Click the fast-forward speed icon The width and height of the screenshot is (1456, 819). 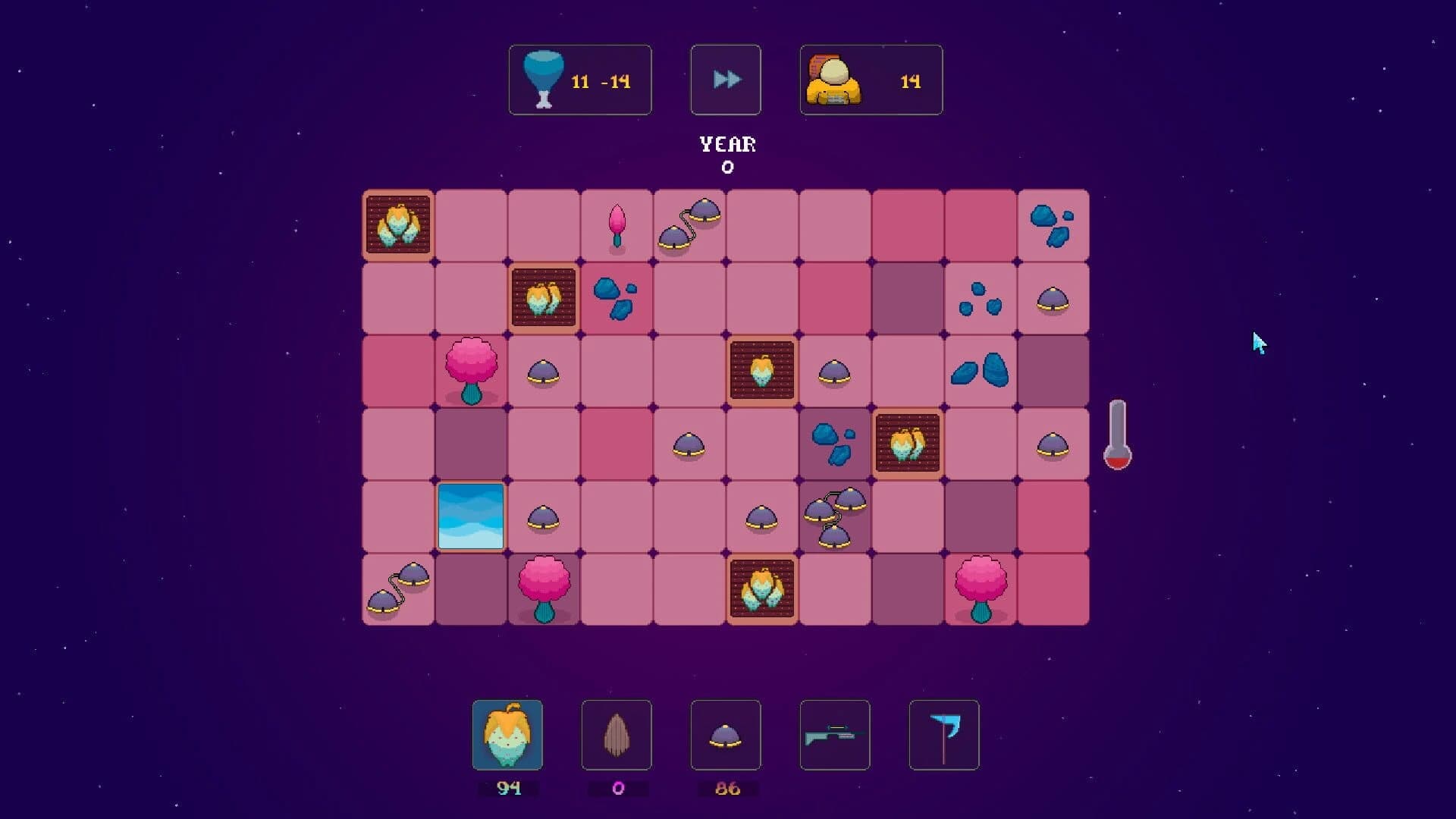(725, 79)
